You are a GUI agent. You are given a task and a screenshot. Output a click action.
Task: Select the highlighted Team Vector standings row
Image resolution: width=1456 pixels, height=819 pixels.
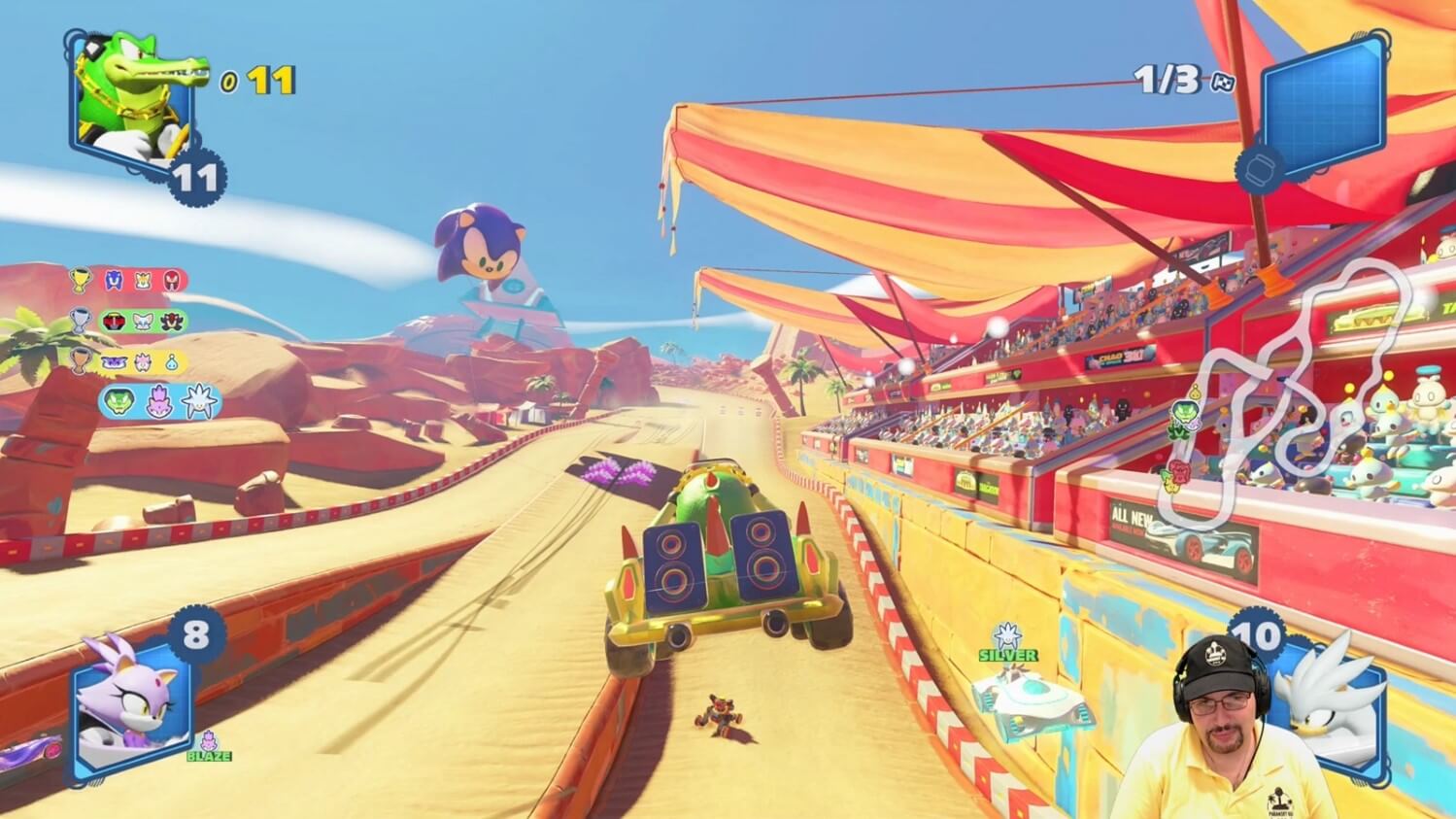160,401
